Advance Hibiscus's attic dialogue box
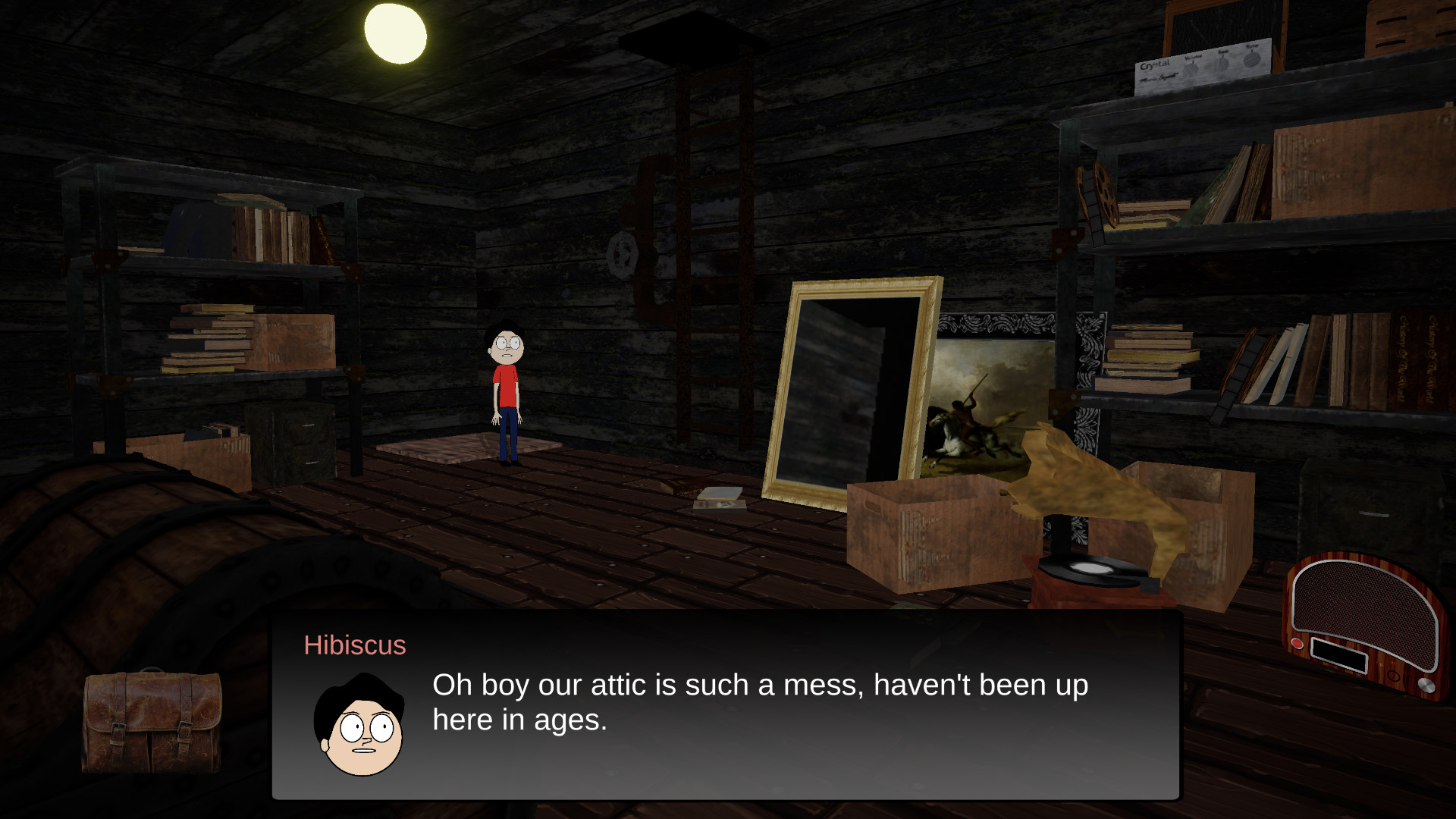Screen dimensions: 1456x819 [726, 704]
